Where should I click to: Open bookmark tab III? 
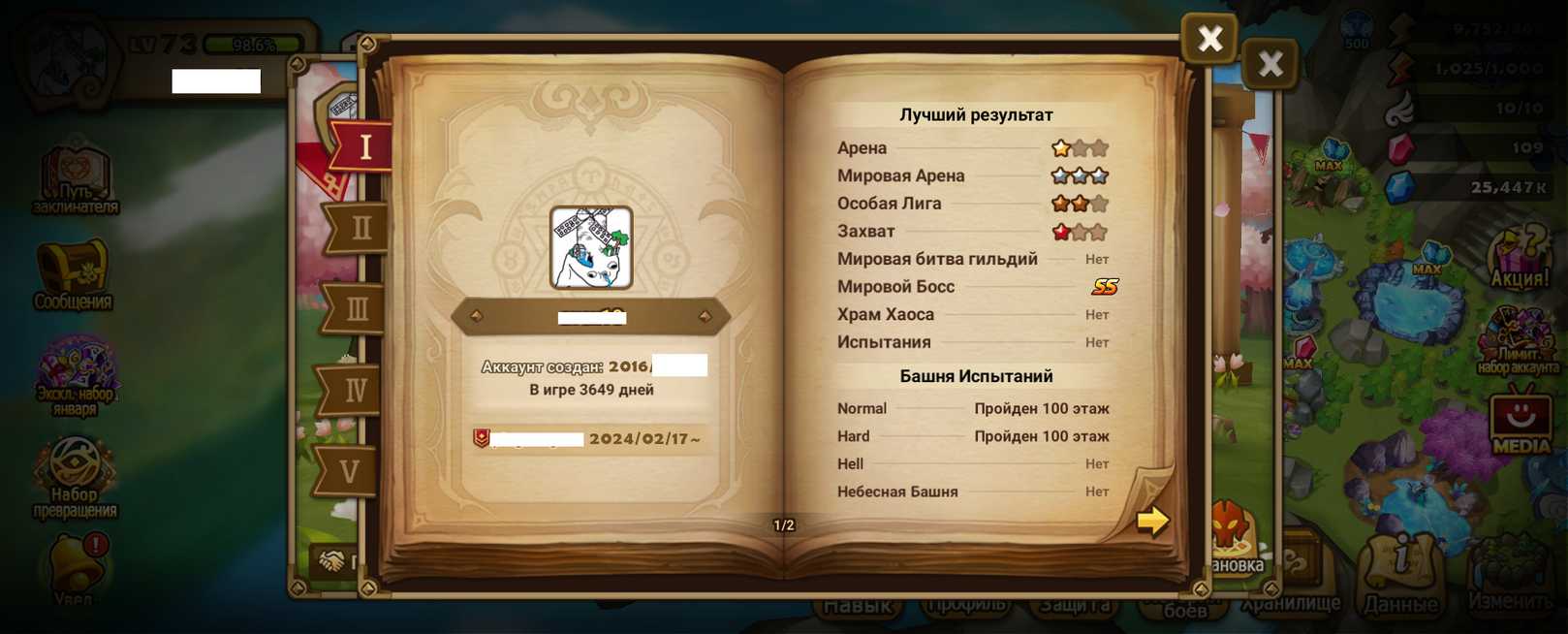356,309
